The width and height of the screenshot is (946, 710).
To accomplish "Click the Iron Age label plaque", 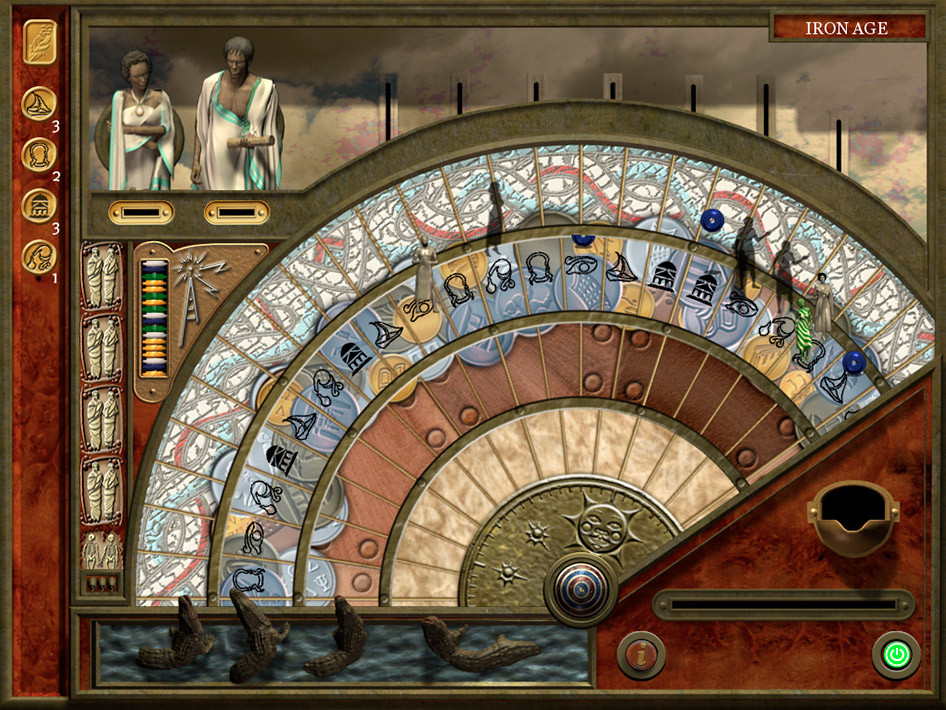I will (x=848, y=28).
